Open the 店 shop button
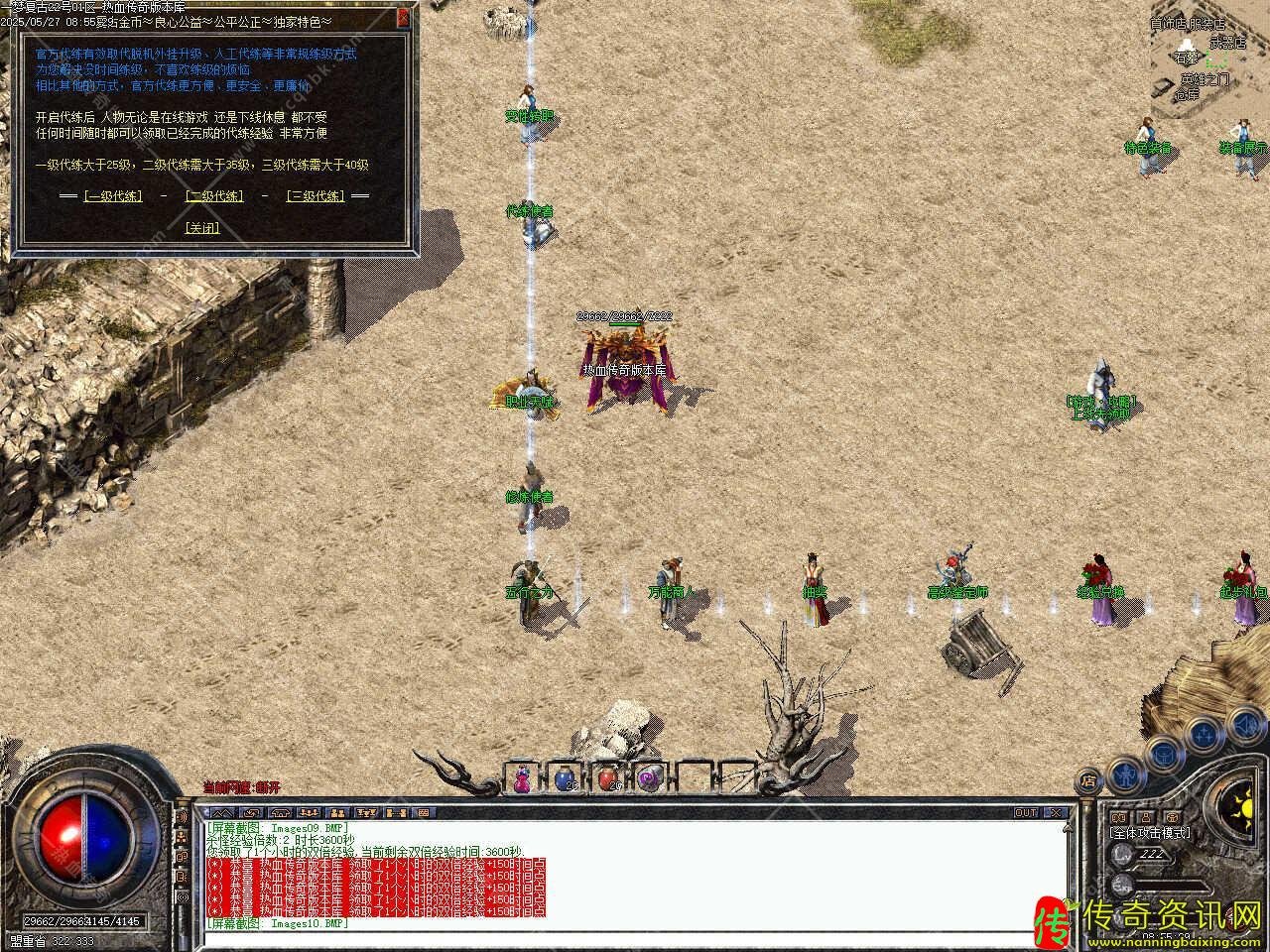1270x952 pixels. (1088, 780)
